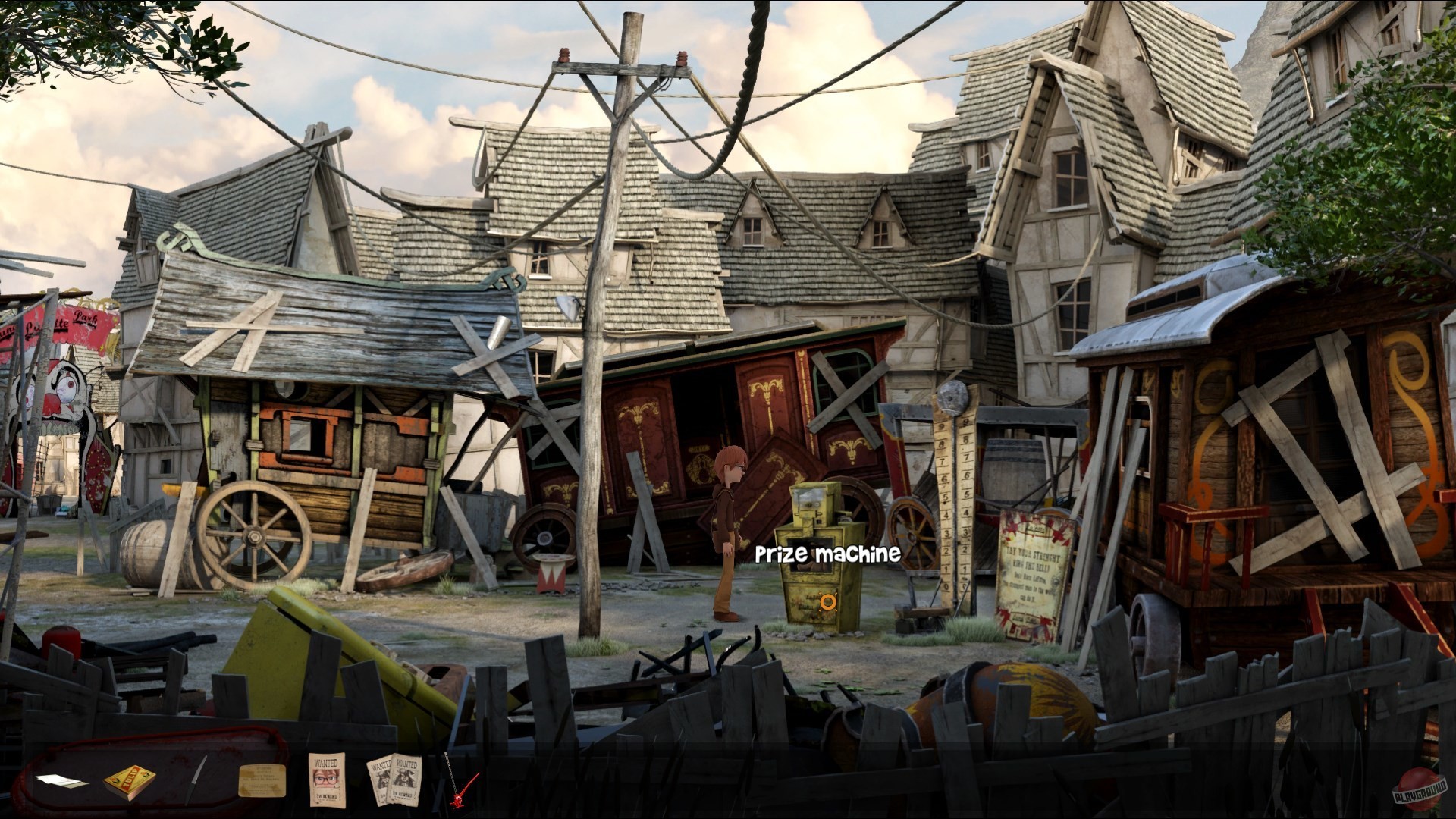The image size is (1456, 819).
Task: Pick the Wanted poster showing the glasses portrait
Action: click(x=328, y=781)
